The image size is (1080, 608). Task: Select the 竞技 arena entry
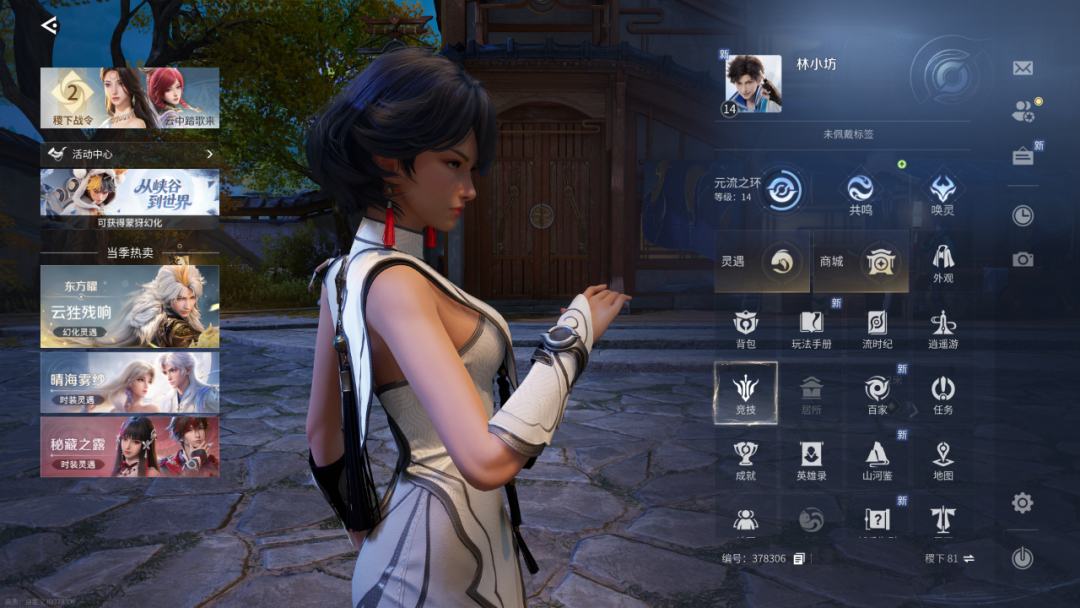coord(746,393)
